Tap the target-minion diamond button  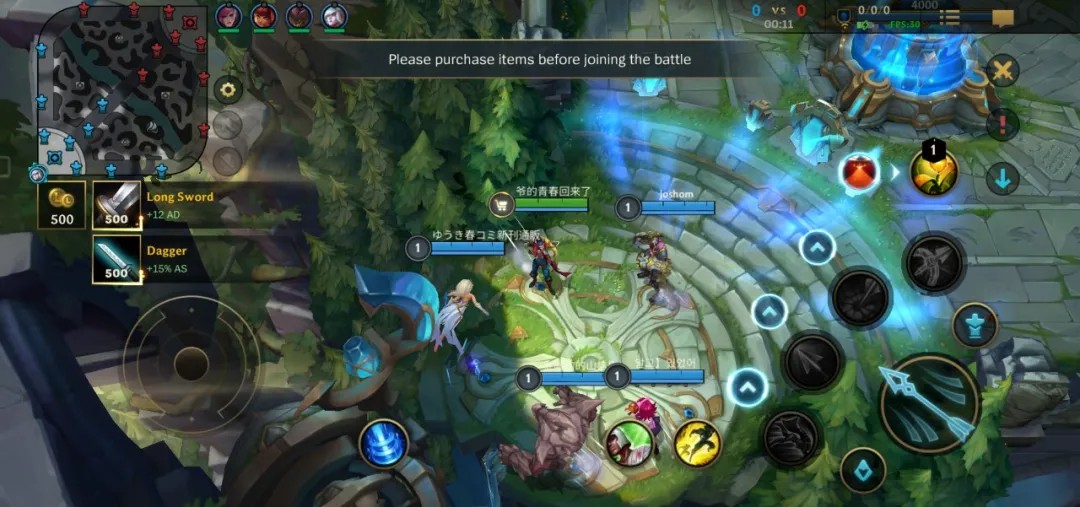click(x=862, y=469)
